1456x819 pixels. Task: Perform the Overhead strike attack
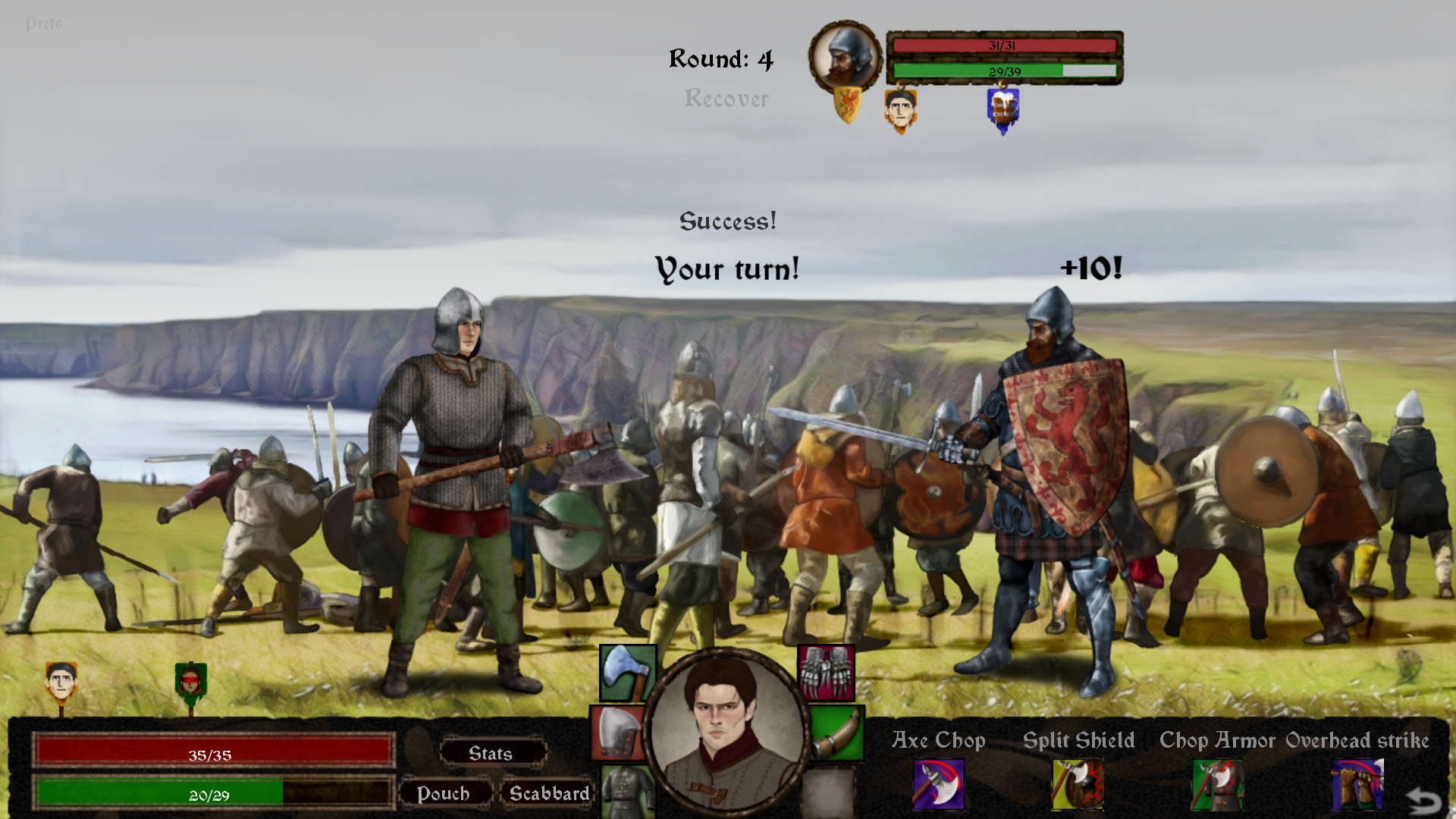click(x=1357, y=785)
